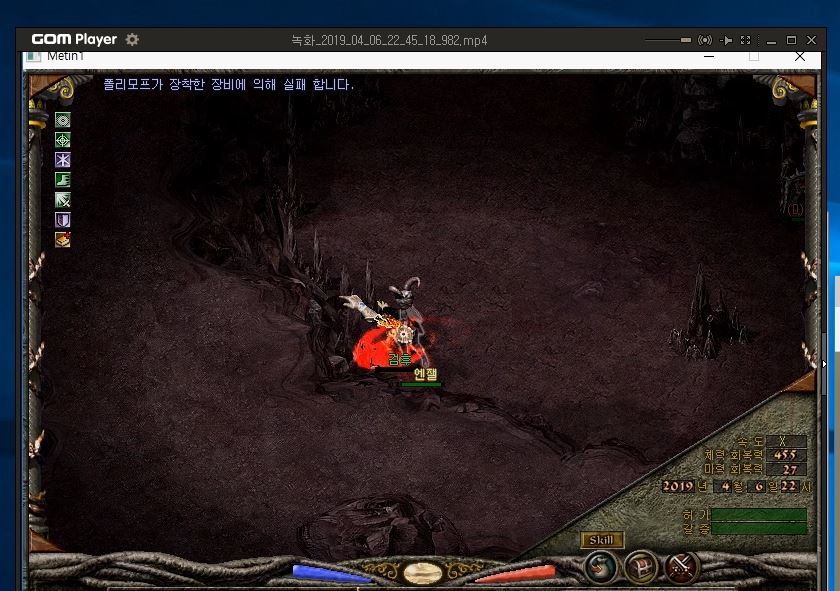Click the Skill button
Image resolution: width=840 pixels, height=591 pixels.
(601, 540)
